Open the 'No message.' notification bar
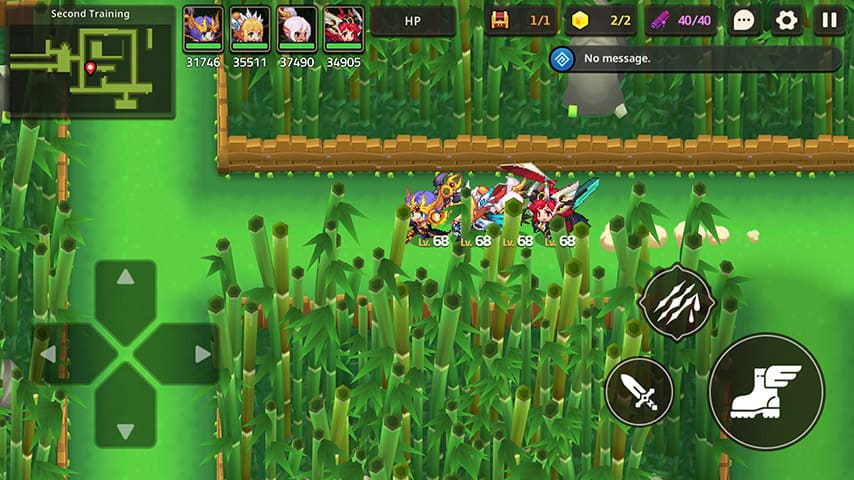854x480 pixels. click(x=695, y=58)
